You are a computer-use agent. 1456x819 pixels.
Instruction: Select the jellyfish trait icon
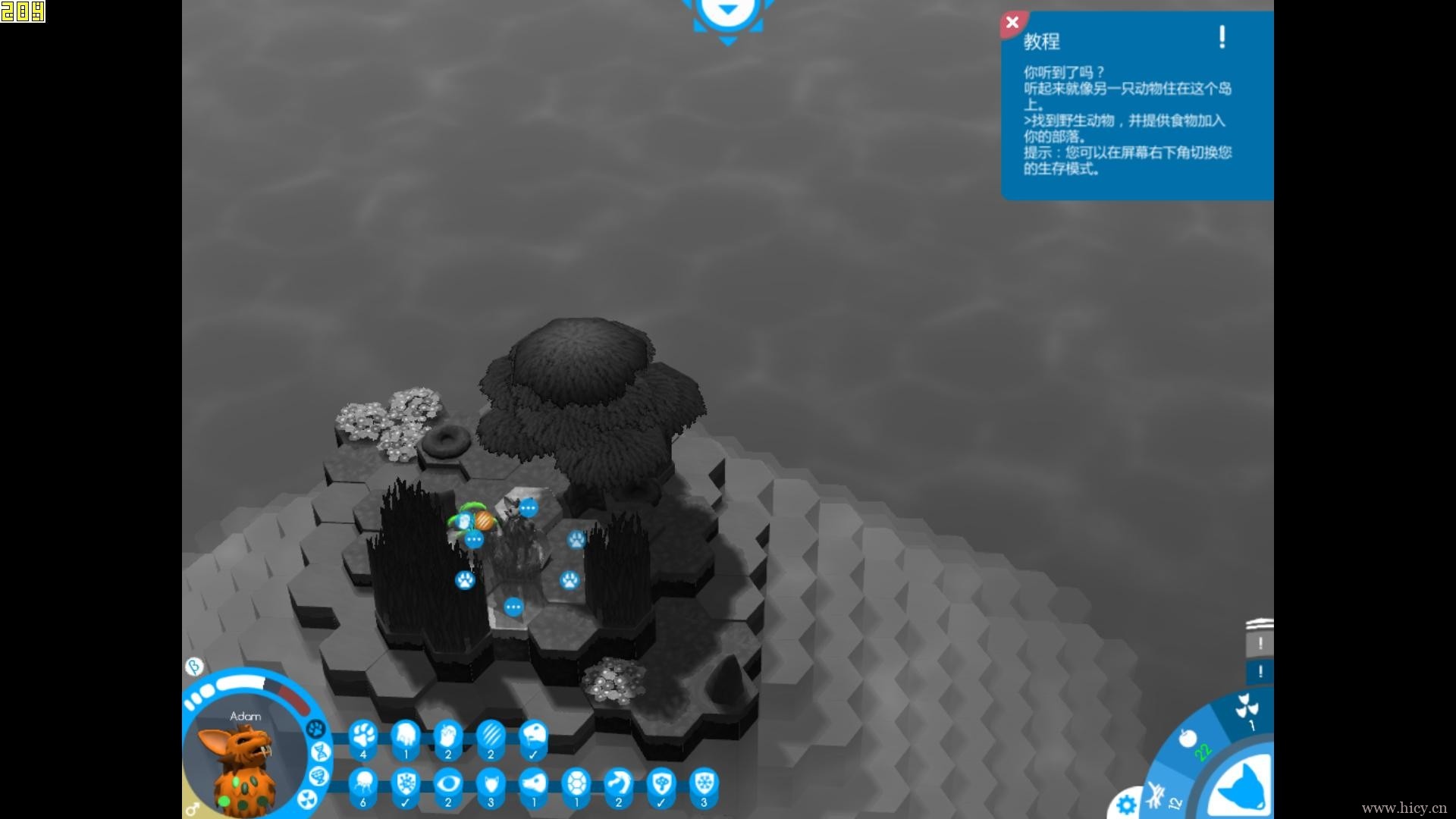pos(363,783)
